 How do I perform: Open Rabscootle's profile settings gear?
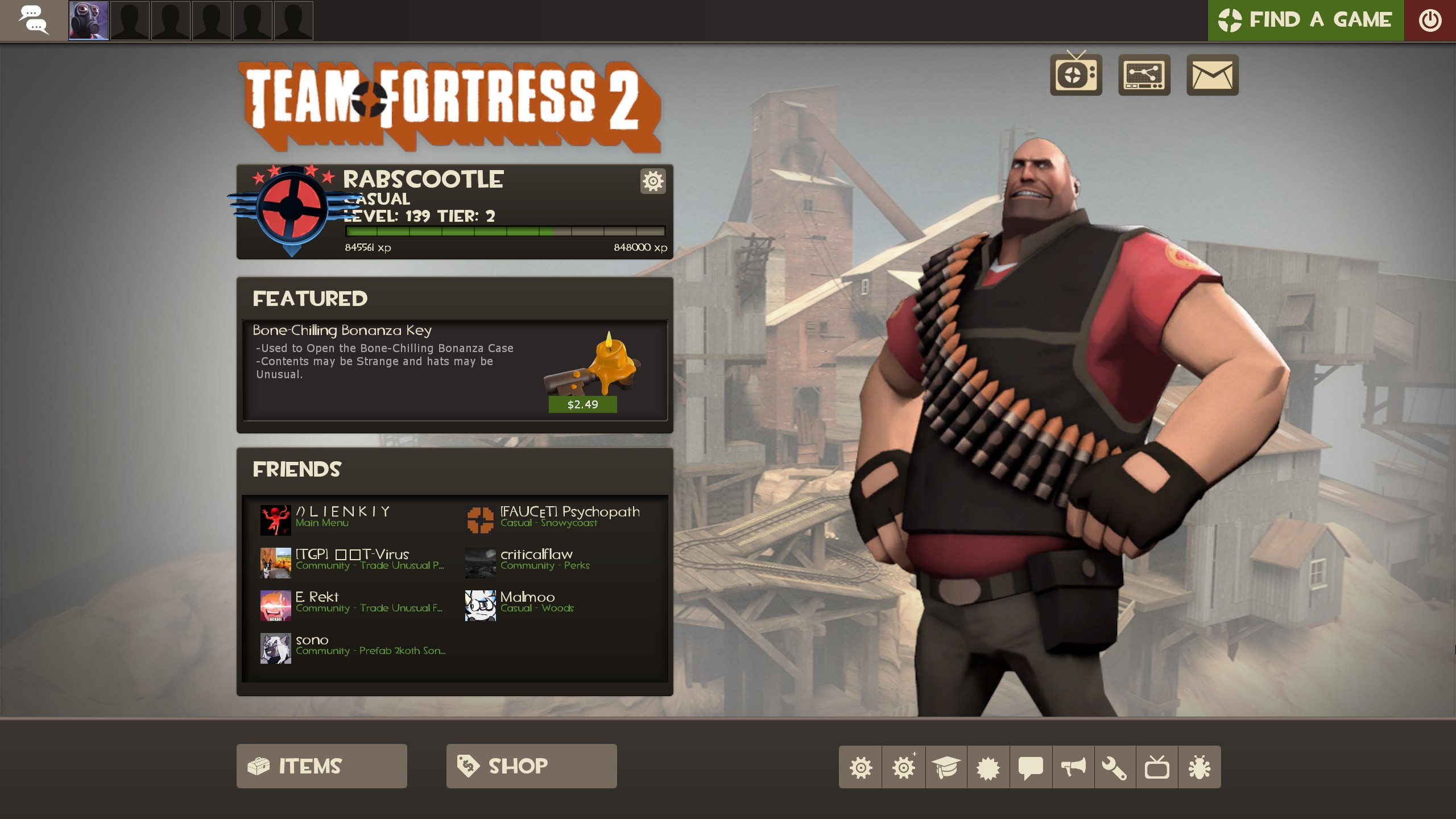click(653, 181)
